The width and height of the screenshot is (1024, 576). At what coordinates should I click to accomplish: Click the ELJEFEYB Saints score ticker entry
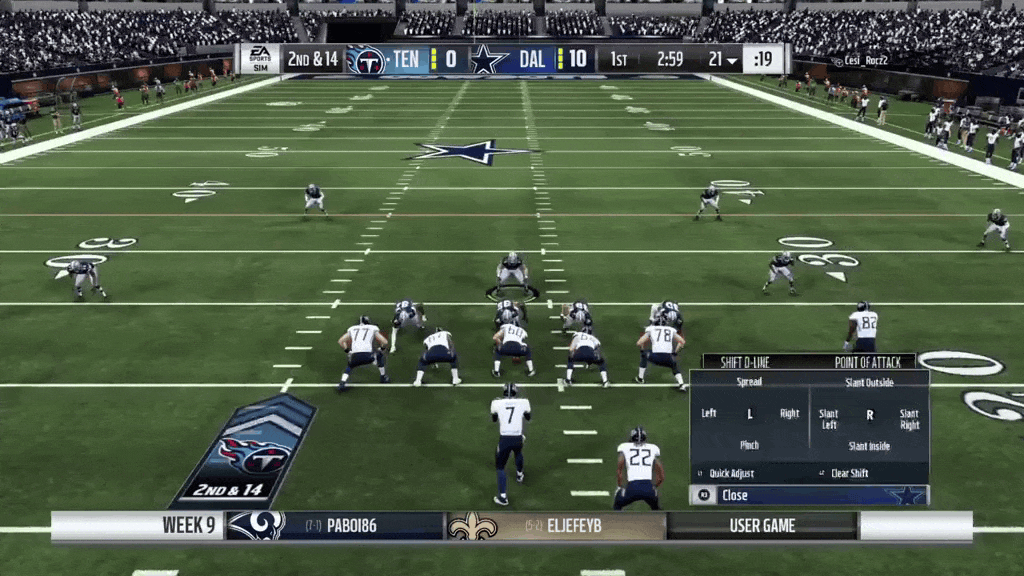point(555,526)
